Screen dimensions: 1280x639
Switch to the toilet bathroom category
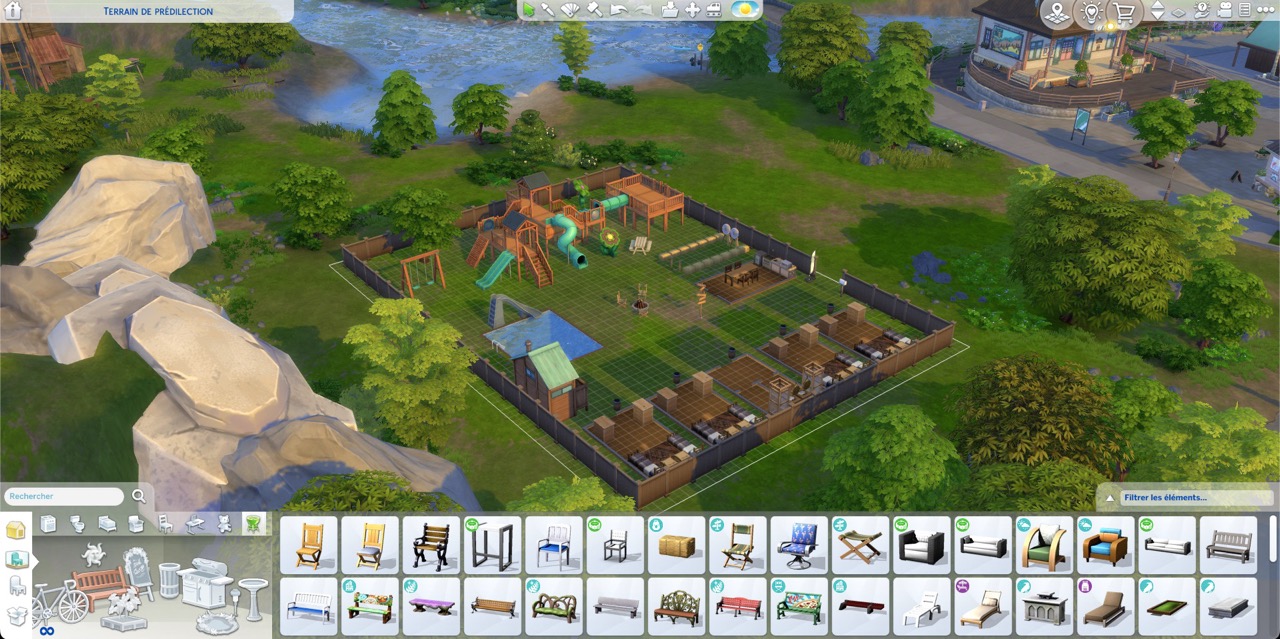point(78,523)
